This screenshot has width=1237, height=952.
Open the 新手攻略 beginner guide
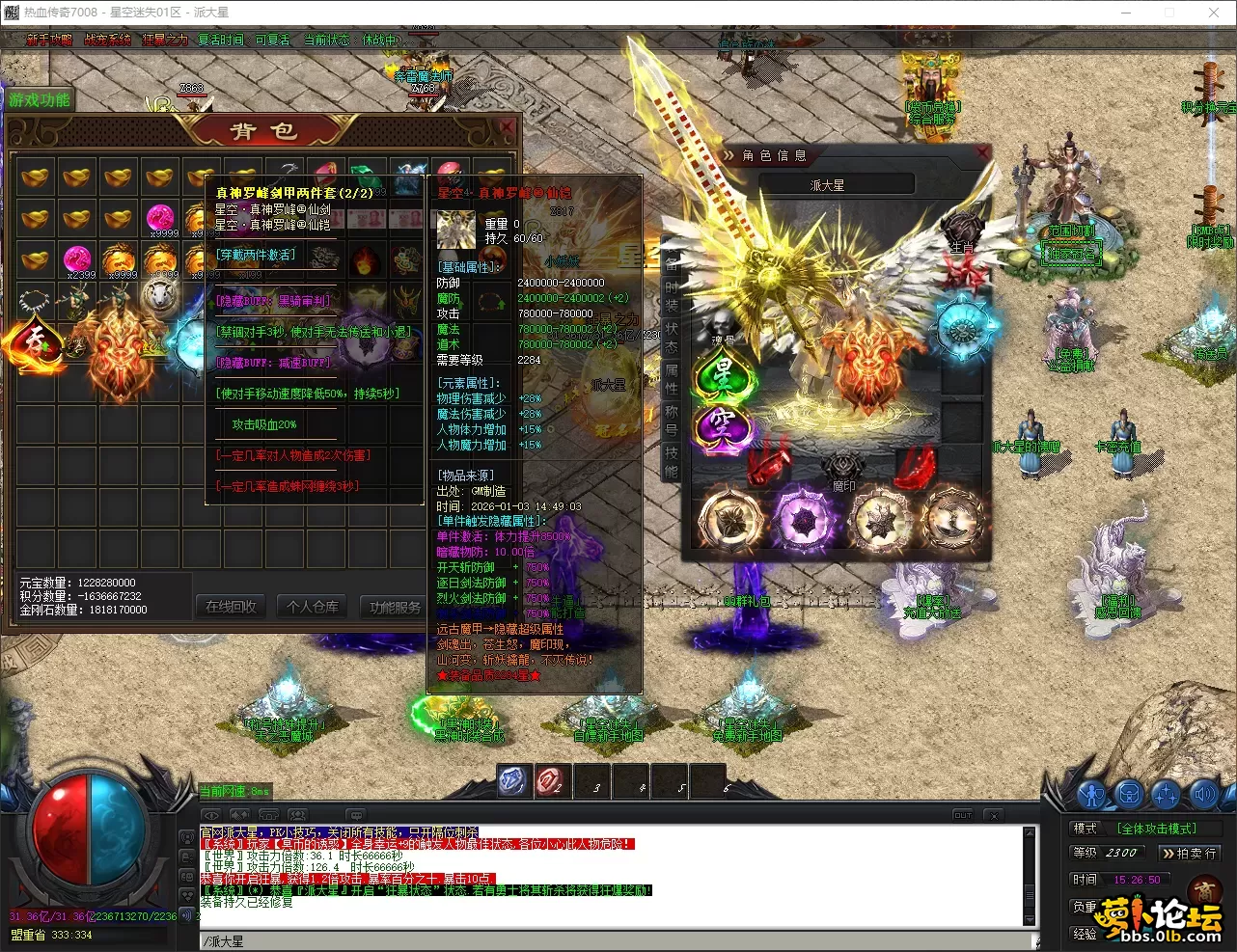(x=49, y=40)
